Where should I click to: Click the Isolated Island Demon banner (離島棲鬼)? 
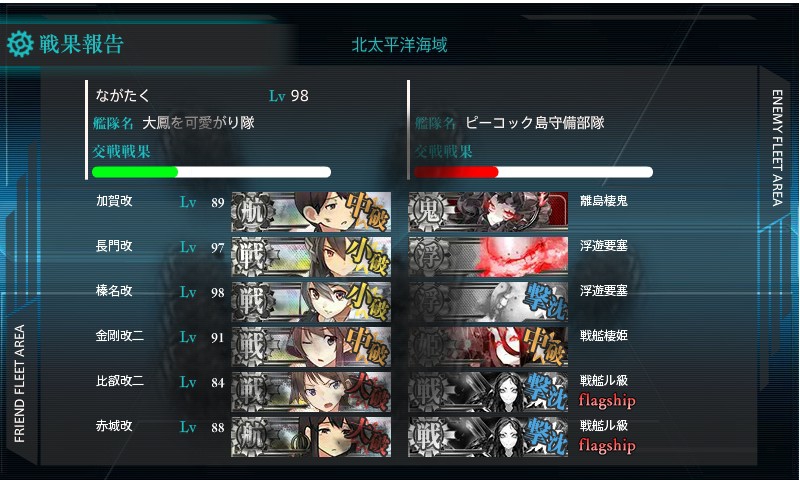488,210
